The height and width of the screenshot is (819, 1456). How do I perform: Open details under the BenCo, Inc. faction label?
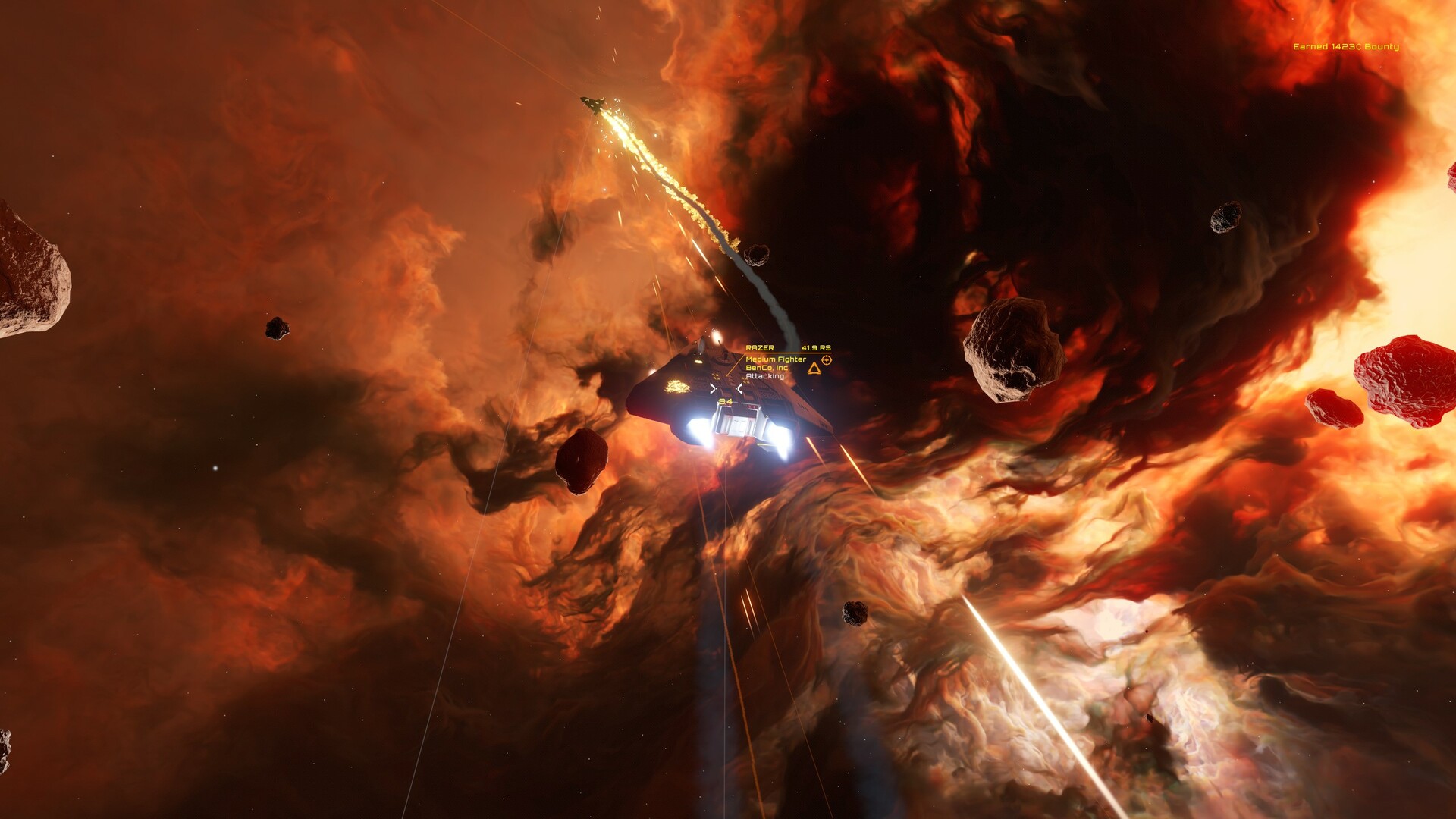(x=768, y=368)
